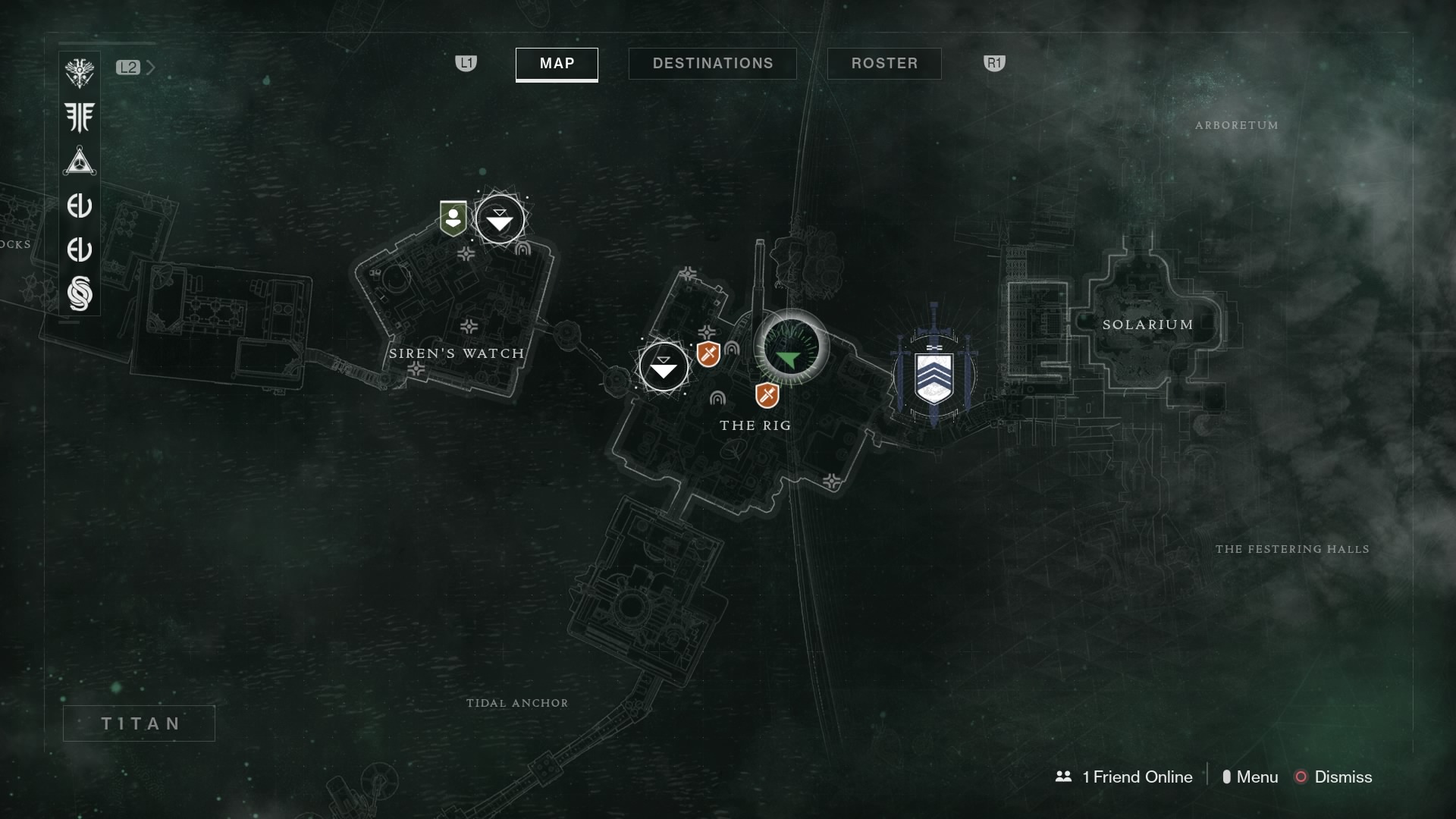
Task: Select the Siren's Watch landing zone icon
Action: point(499,219)
